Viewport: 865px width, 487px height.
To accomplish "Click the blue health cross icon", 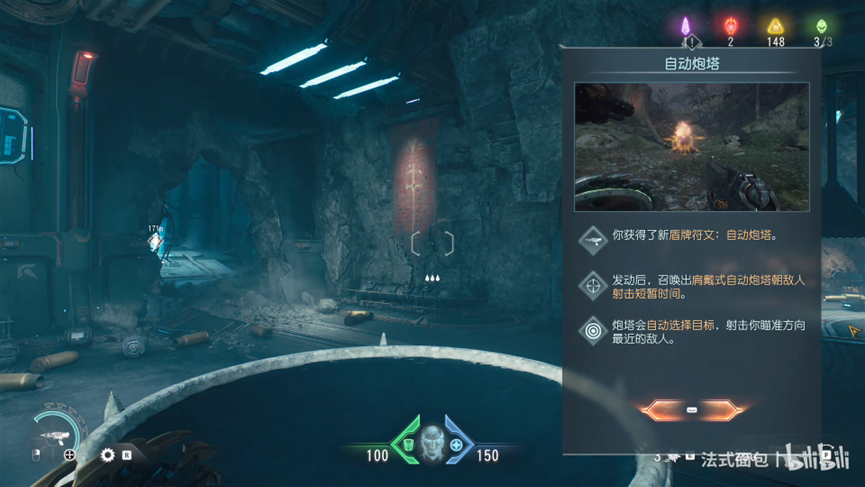I will coord(457,444).
